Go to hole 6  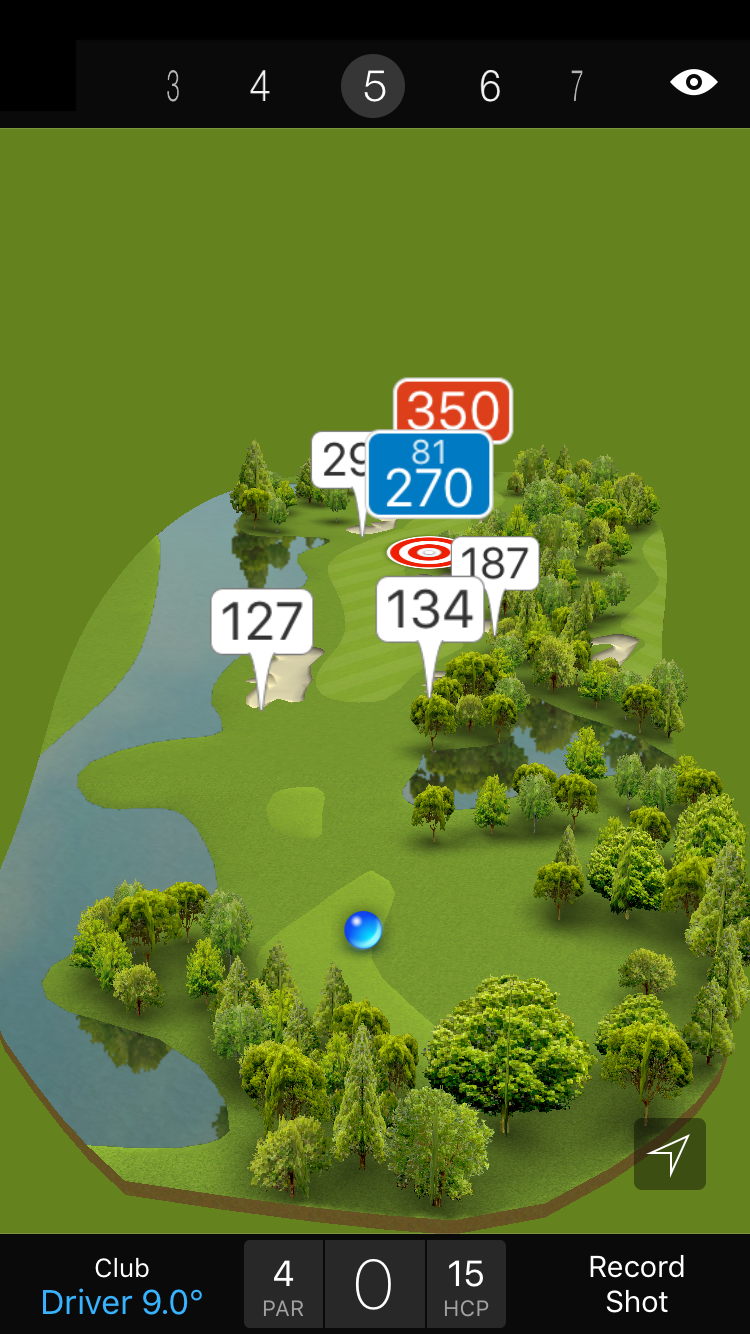tap(489, 87)
